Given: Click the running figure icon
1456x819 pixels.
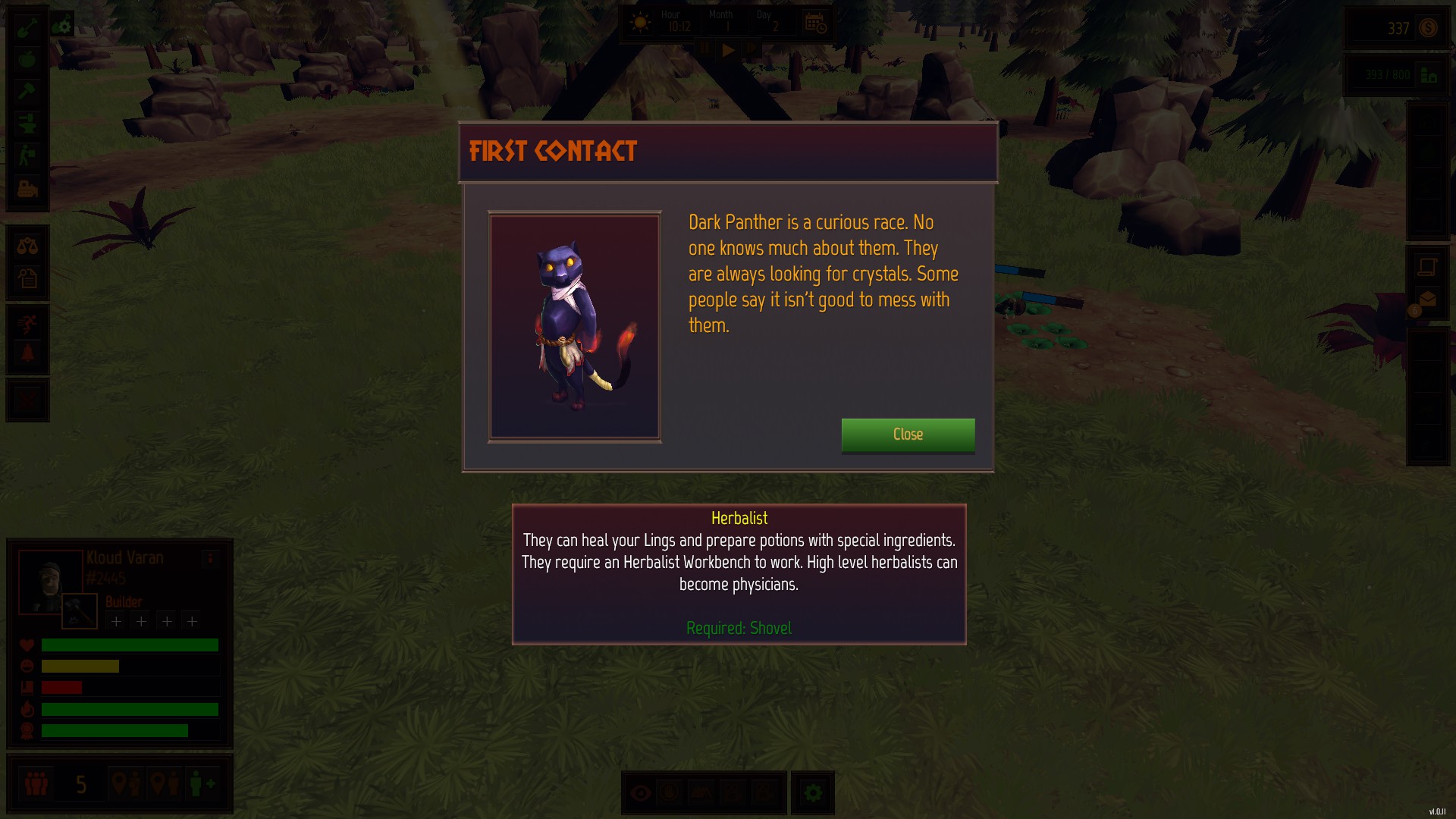Looking at the screenshot, I should click(27, 325).
